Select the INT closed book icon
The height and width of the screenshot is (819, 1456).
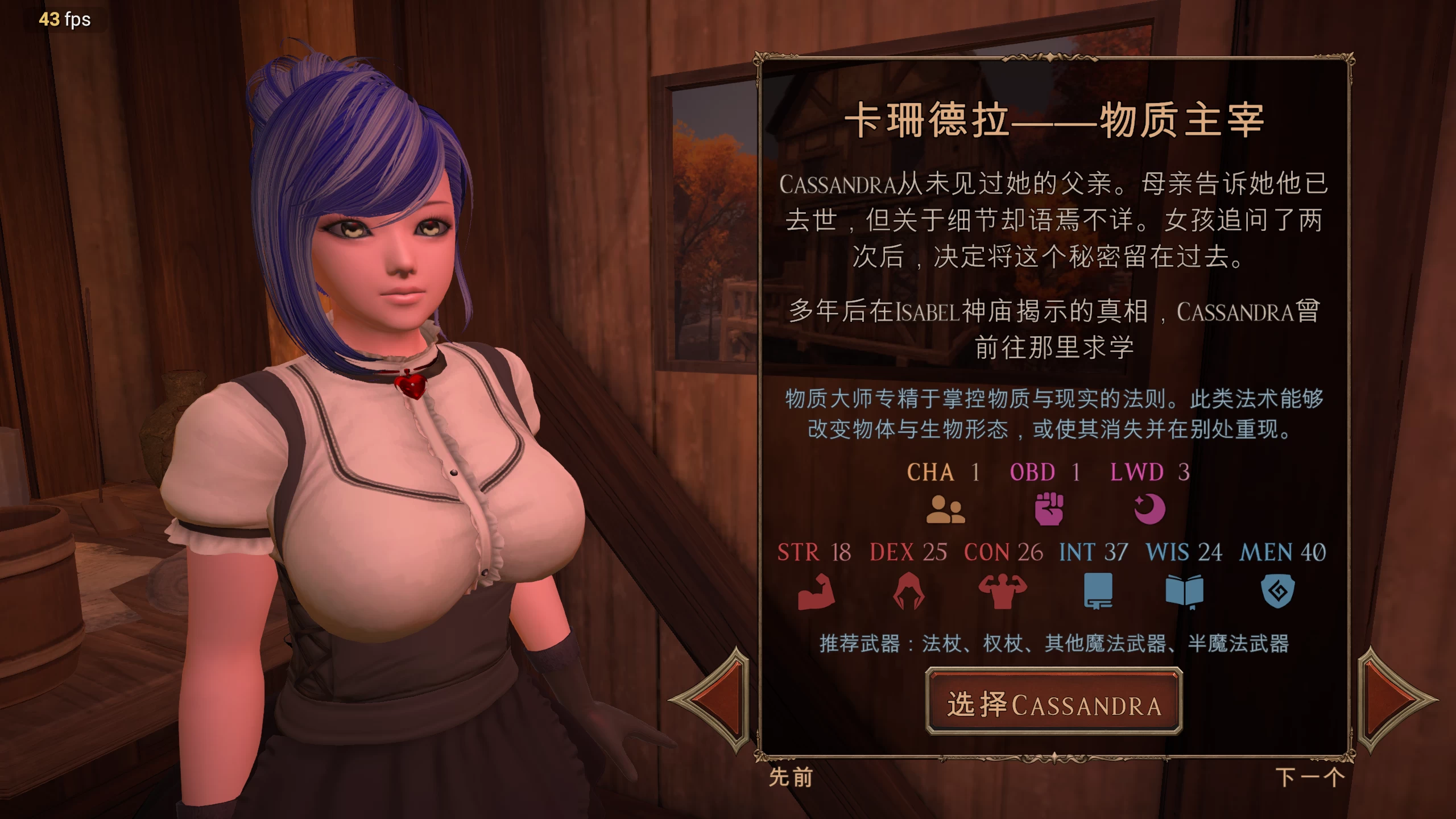1099,591
